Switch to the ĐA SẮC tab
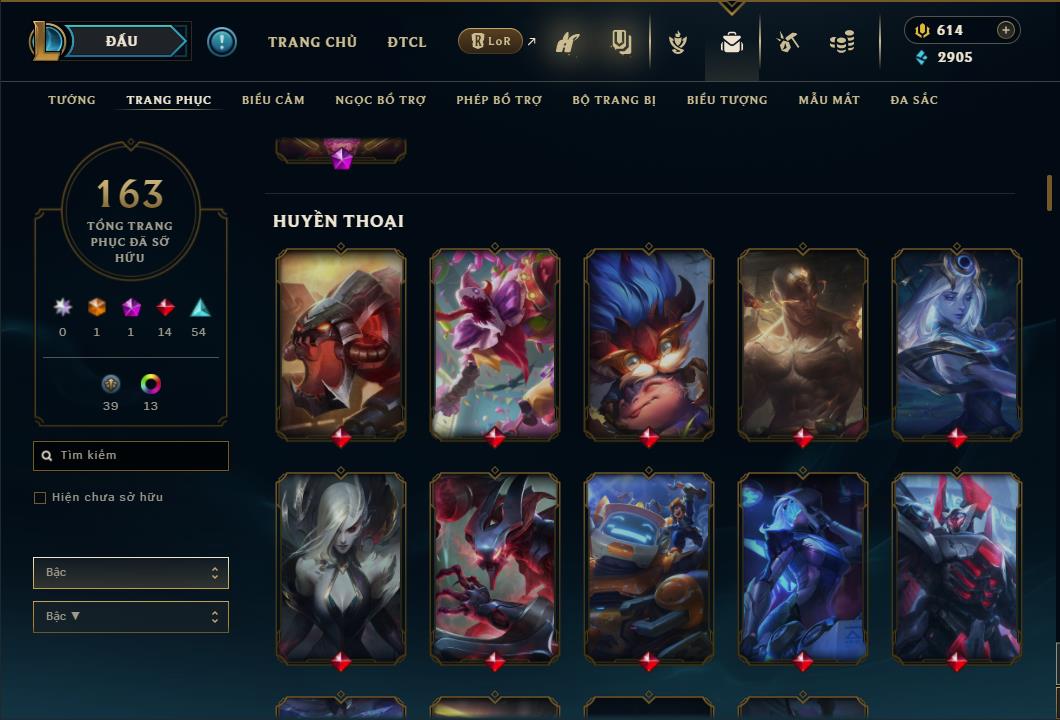Image resolution: width=1060 pixels, height=720 pixels. tap(914, 100)
